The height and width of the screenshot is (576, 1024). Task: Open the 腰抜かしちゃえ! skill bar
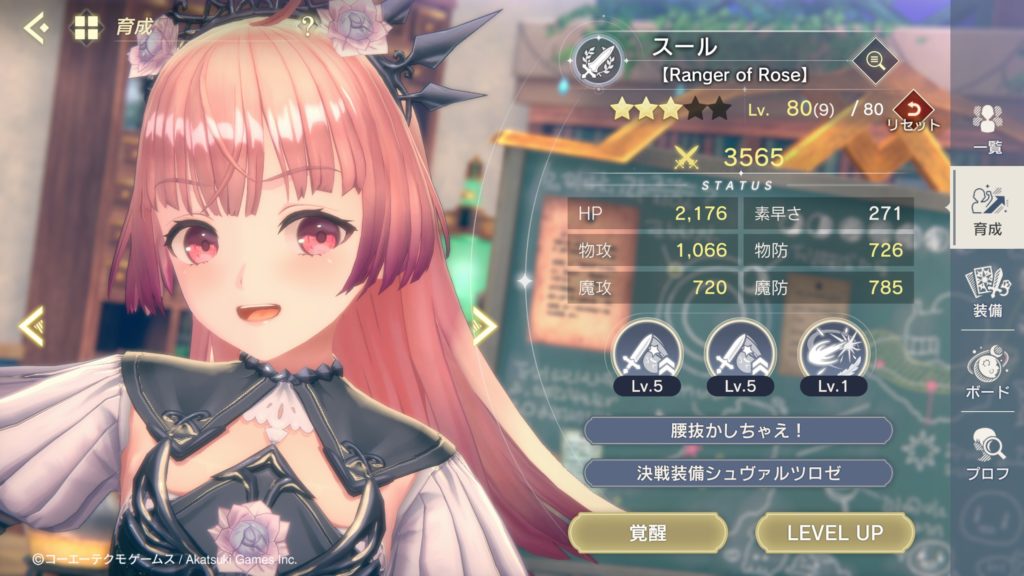[738, 431]
